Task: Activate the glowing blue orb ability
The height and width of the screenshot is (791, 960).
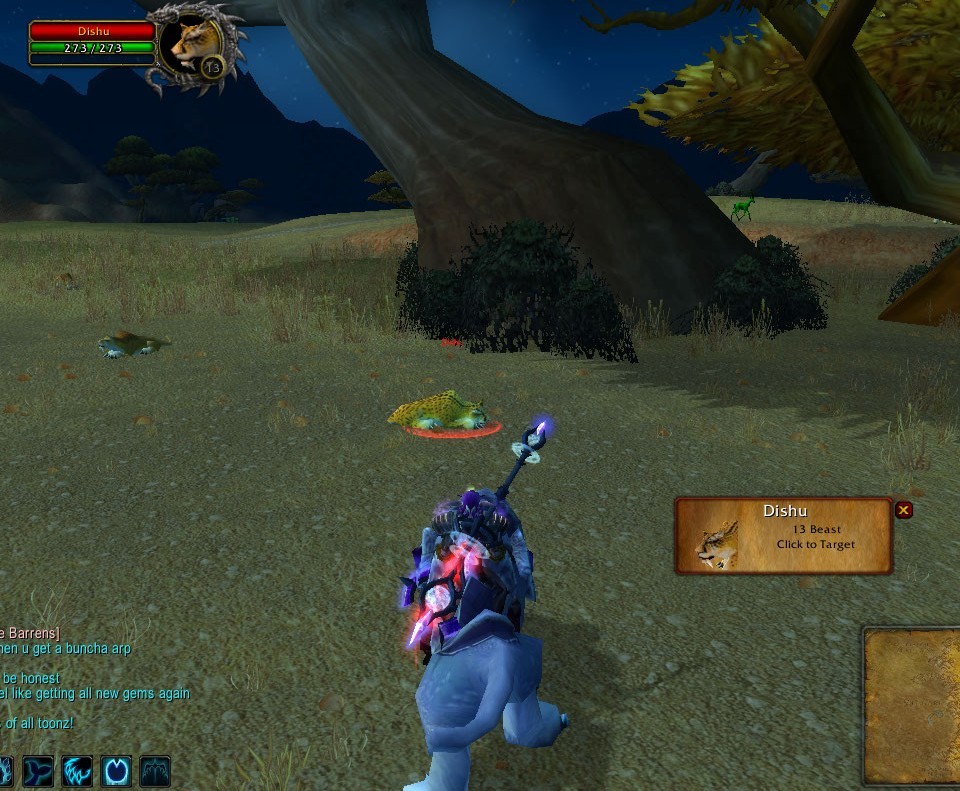Action: click(x=116, y=771)
